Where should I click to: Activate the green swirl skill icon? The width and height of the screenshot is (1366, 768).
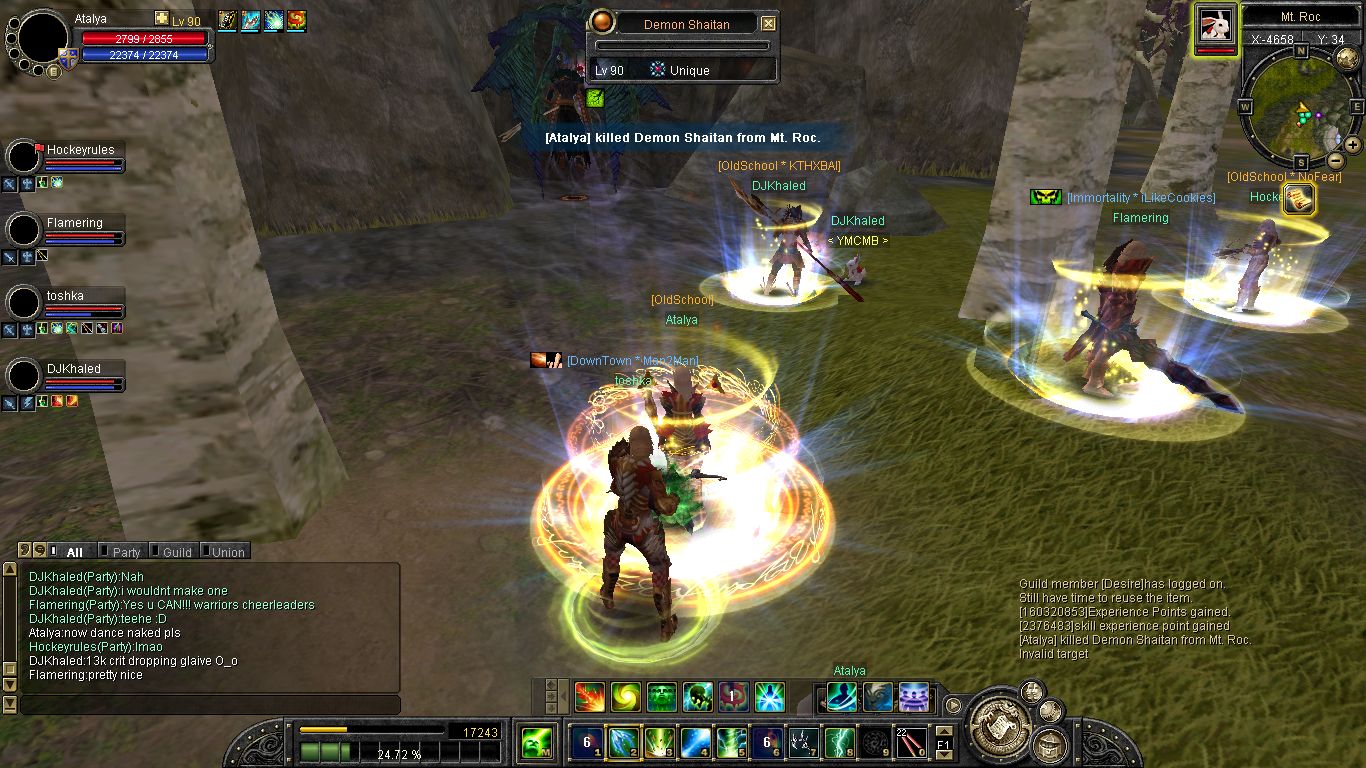pyautogui.click(x=626, y=696)
